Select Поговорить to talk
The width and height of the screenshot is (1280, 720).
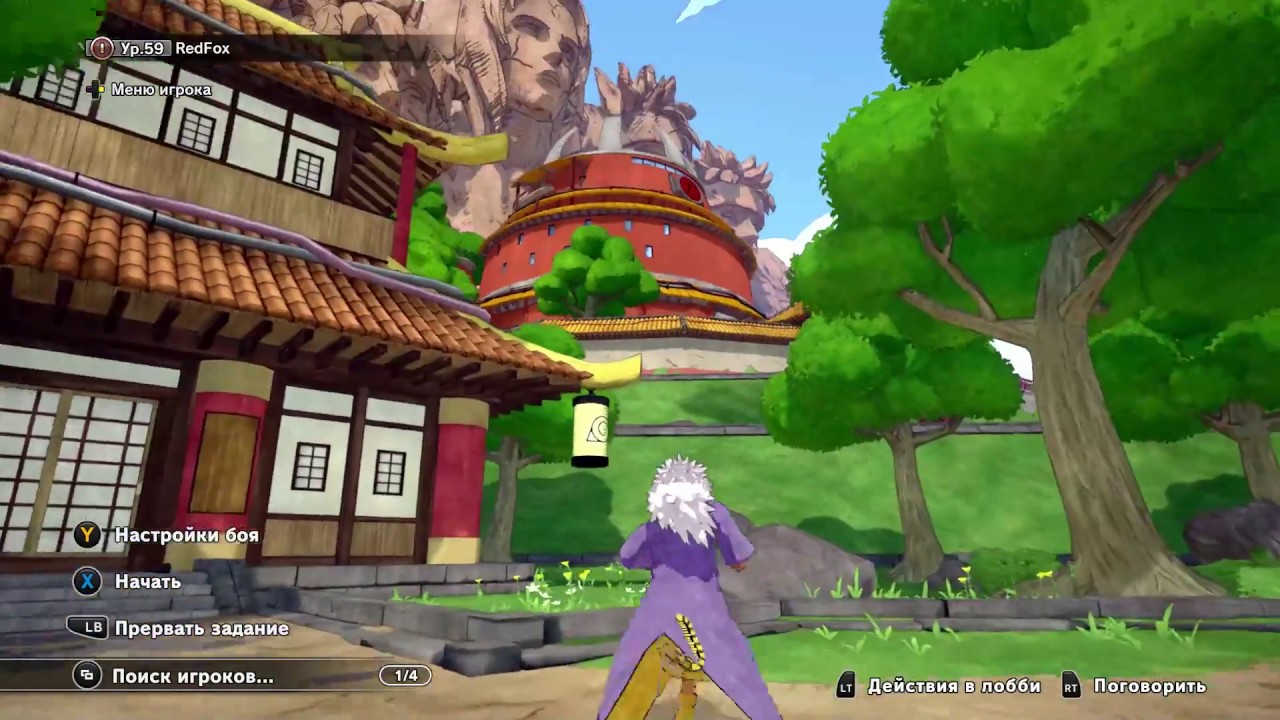pyautogui.click(x=1152, y=687)
